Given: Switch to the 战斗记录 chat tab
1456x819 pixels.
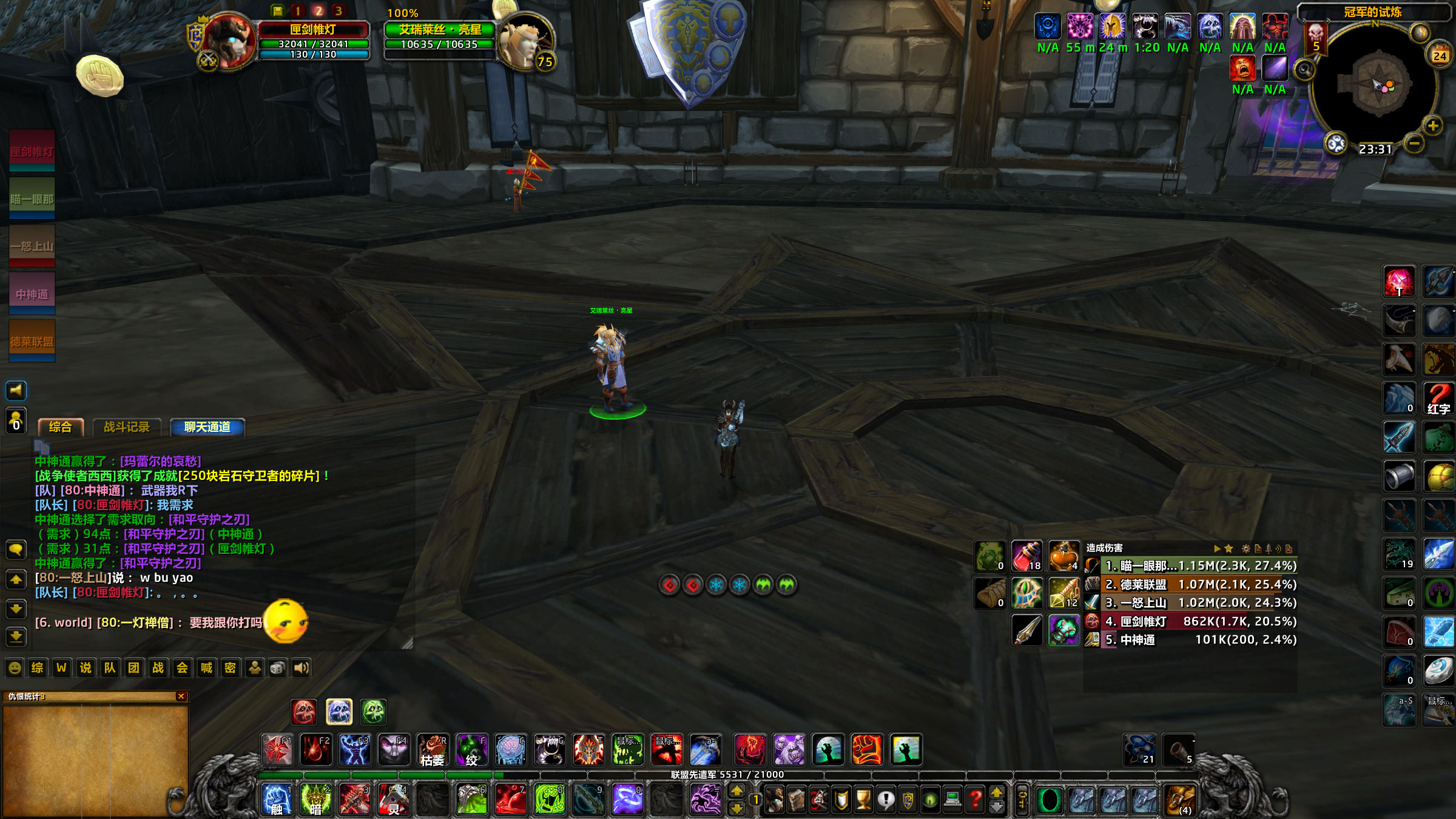Looking at the screenshot, I should click(129, 426).
